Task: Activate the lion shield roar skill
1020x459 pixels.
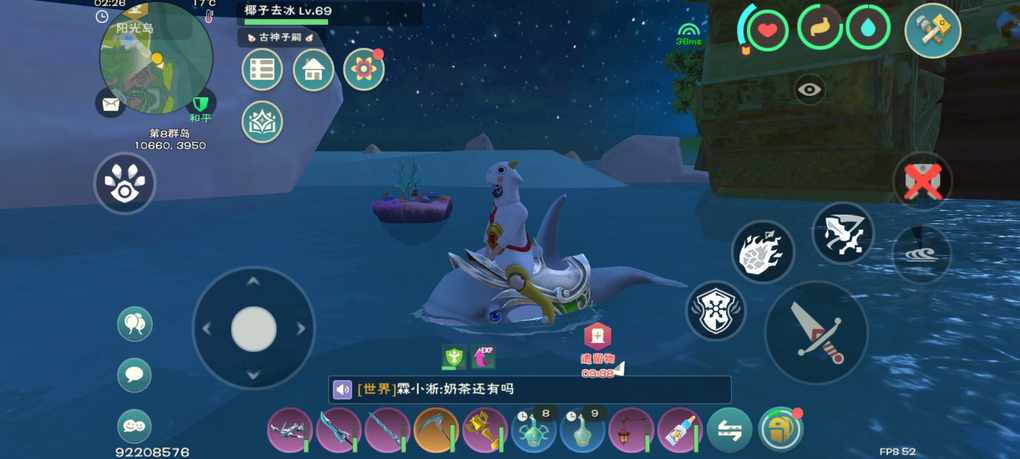Action: [x=716, y=310]
